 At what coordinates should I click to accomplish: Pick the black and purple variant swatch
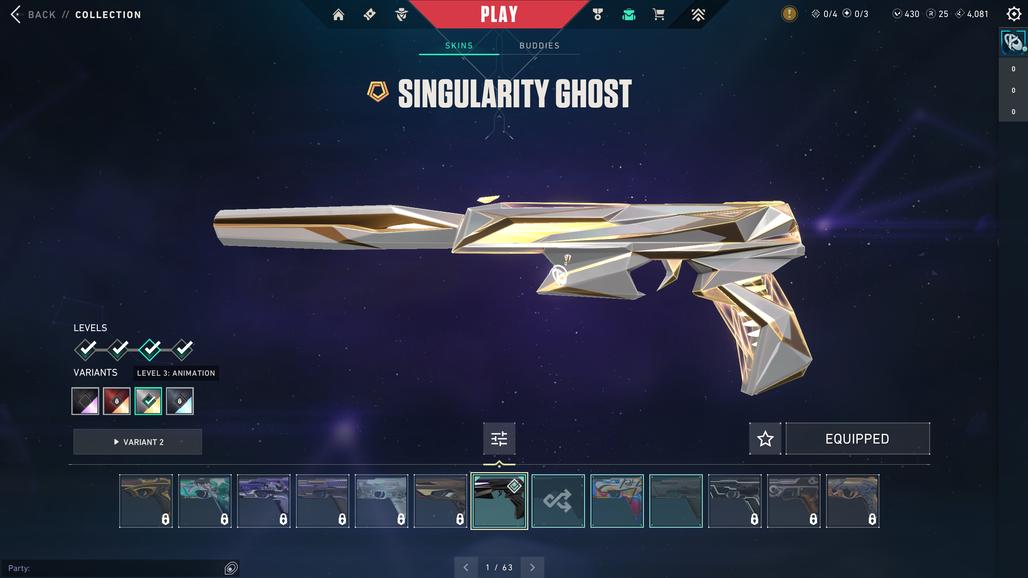pyautogui.click(x=85, y=401)
